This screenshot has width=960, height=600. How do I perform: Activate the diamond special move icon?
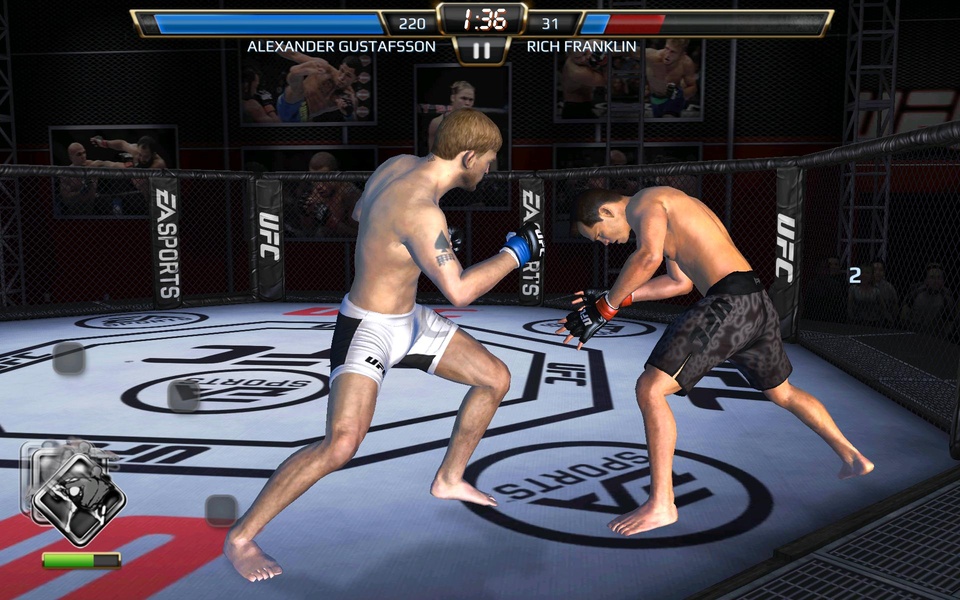pyautogui.click(x=77, y=498)
